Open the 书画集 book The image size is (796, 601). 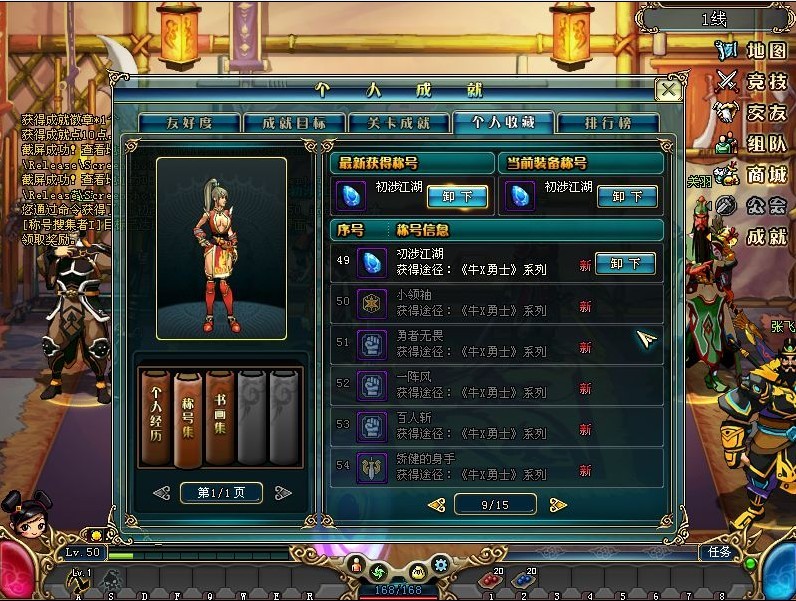click(x=219, y=418)
